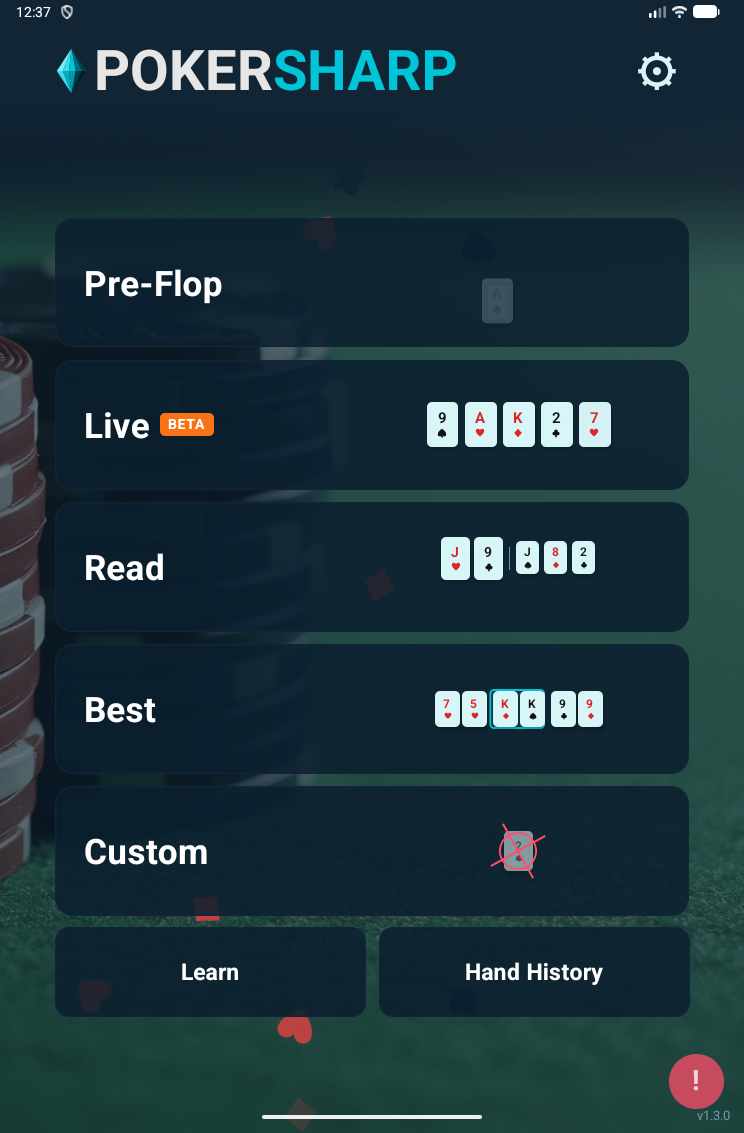Tap the red exclamation report button

696,1081
